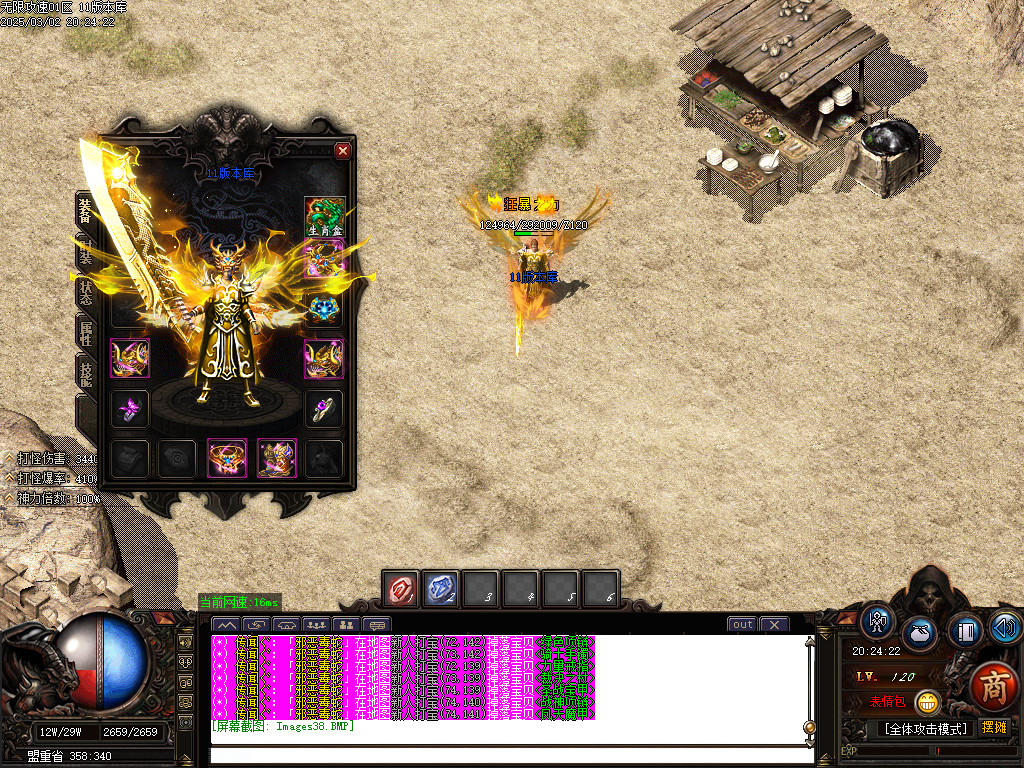The height and width of the screenshot is (768, 1024).
Task: Open the smiley emoji pack
Action: [x=927, y=703]
